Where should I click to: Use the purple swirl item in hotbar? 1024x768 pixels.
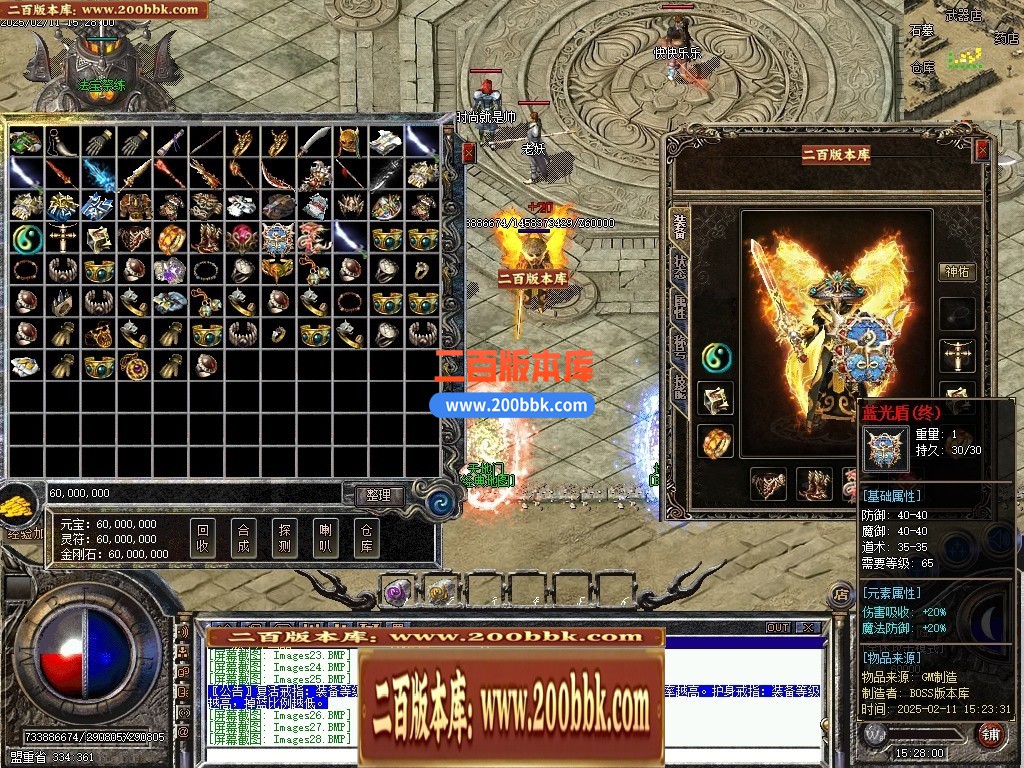[397, 592]
